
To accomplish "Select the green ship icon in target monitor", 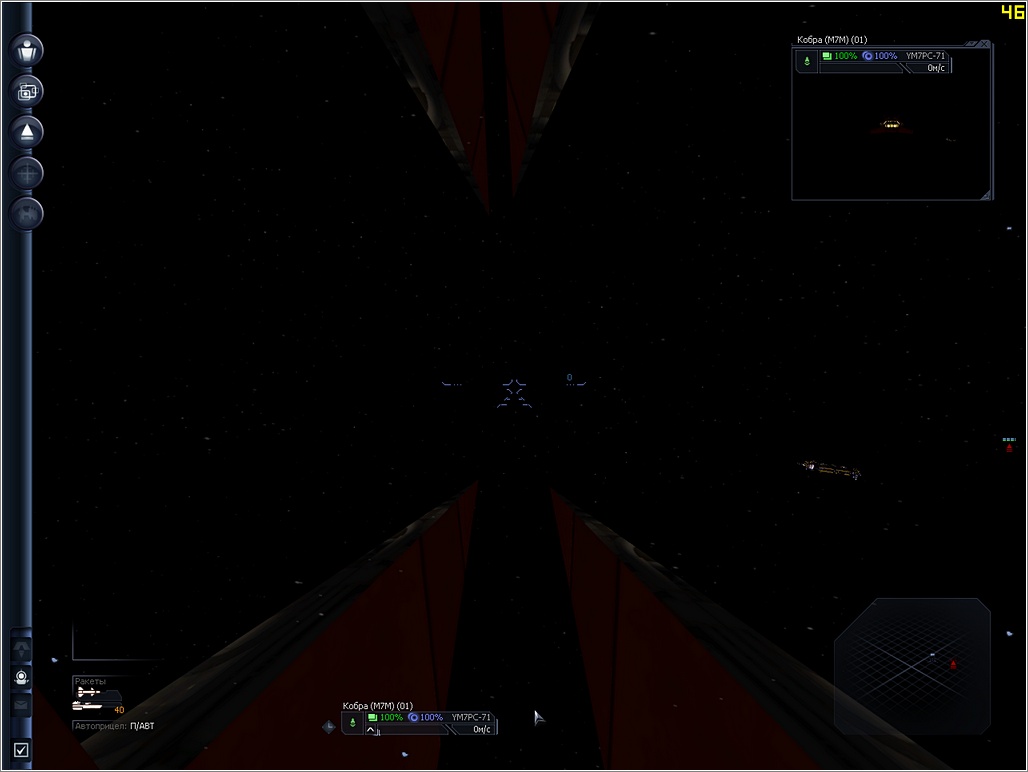I will 808,62.
